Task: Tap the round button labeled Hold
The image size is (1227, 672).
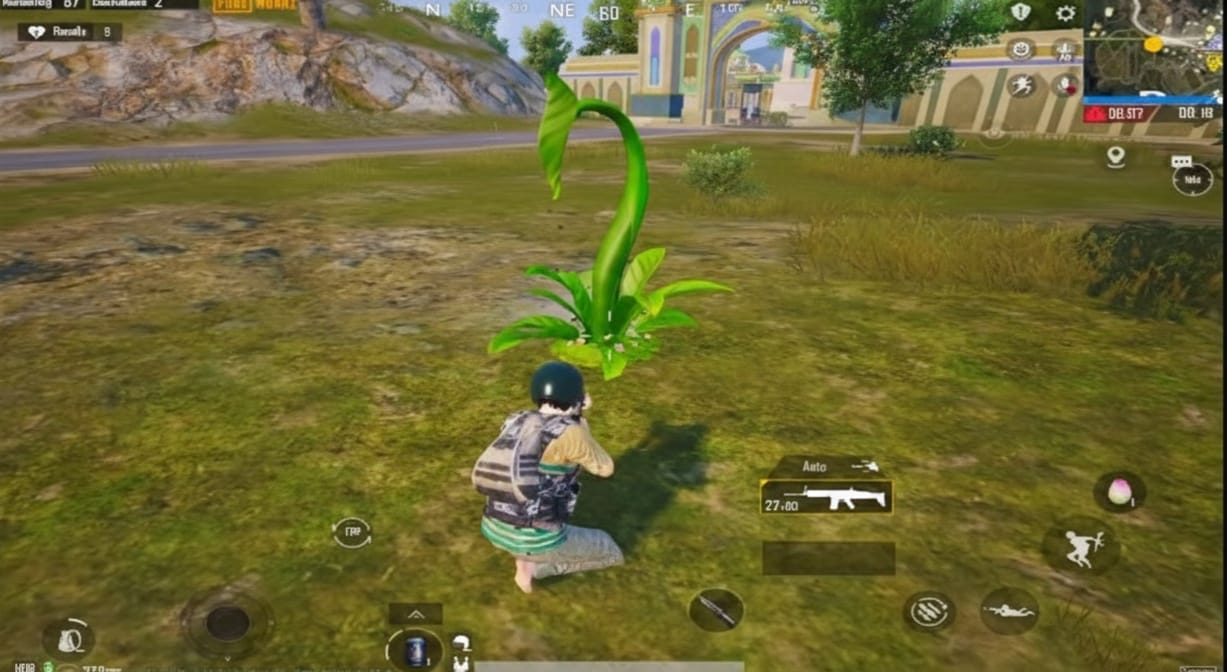Action: tap(1192, 180)
